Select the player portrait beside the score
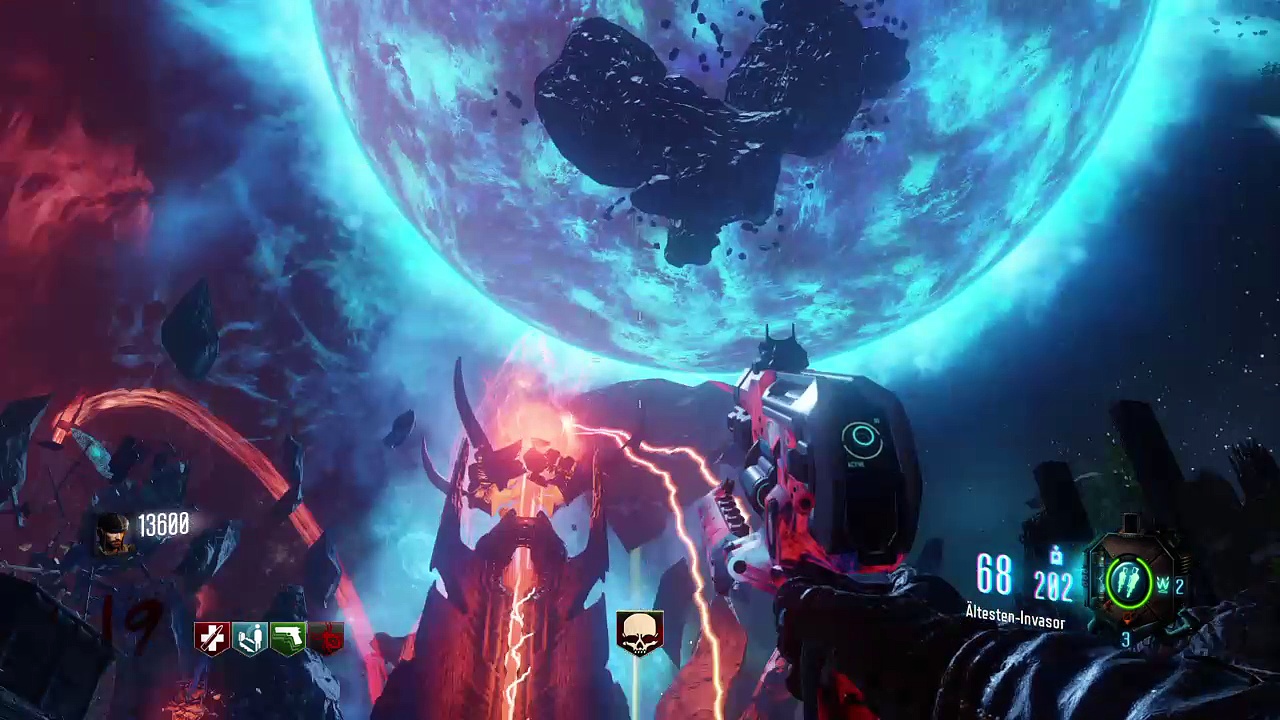This screenshot has height=720, width=1280. (x=113, y=533)
